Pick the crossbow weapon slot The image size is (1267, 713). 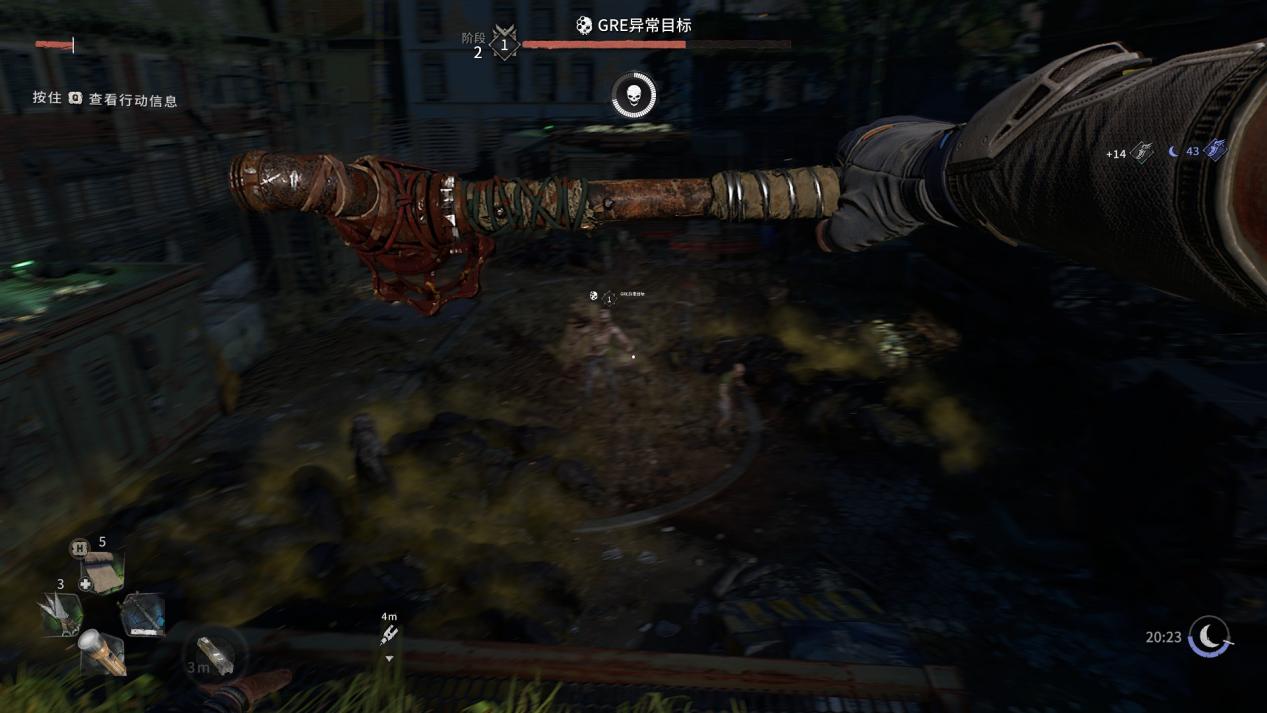coord(143,613)
